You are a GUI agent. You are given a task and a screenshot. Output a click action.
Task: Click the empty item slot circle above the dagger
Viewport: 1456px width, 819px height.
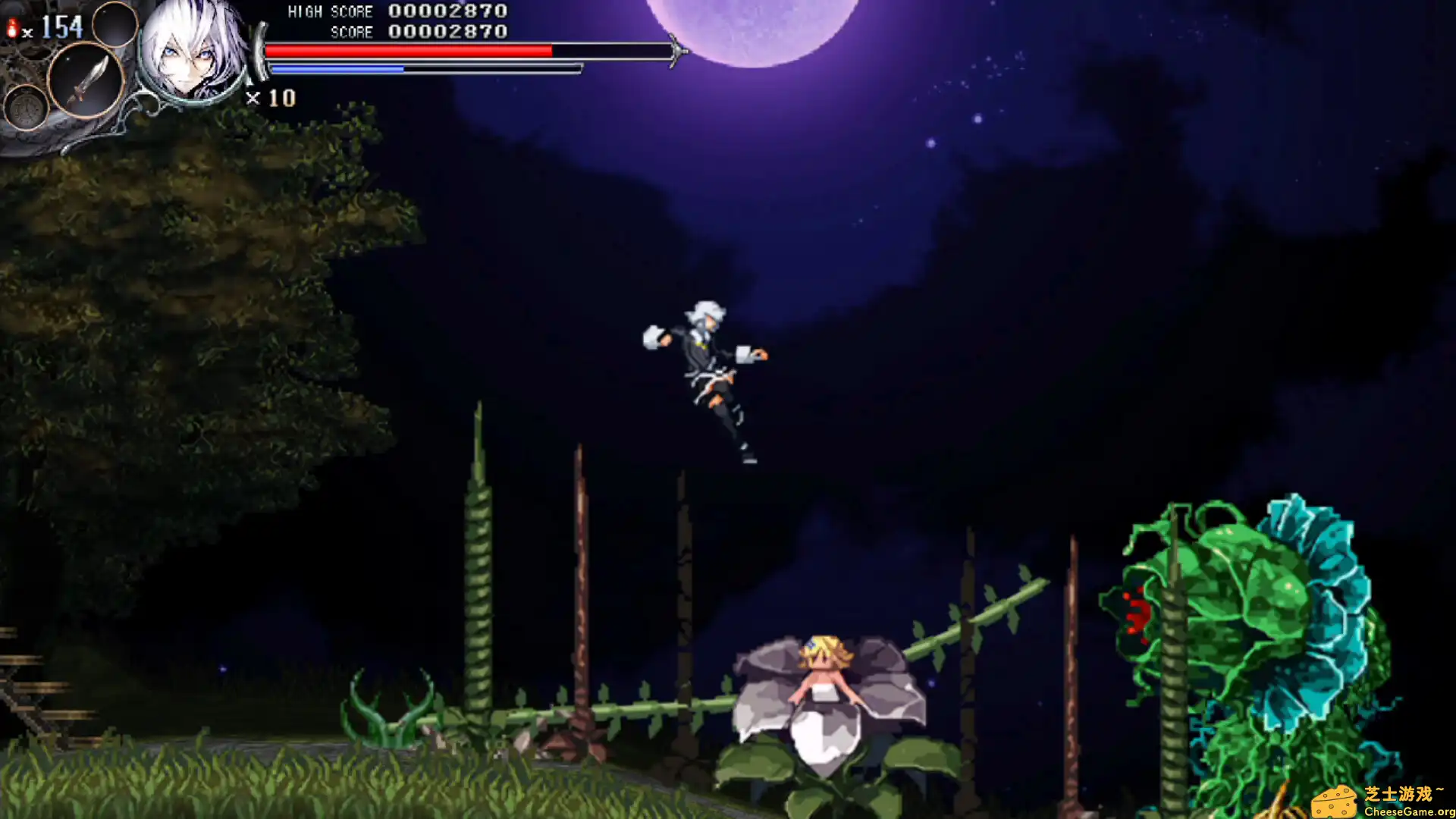click(x=114, y=25)
